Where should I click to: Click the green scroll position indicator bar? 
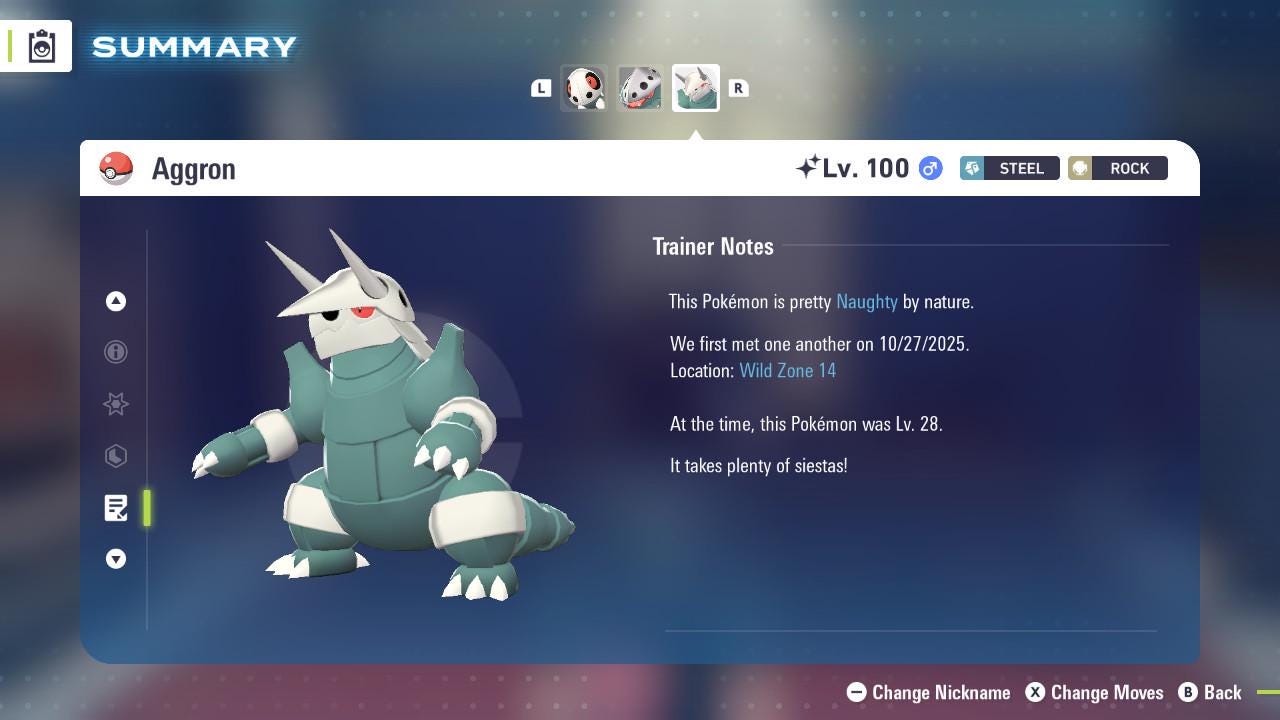tap(147, 508)
